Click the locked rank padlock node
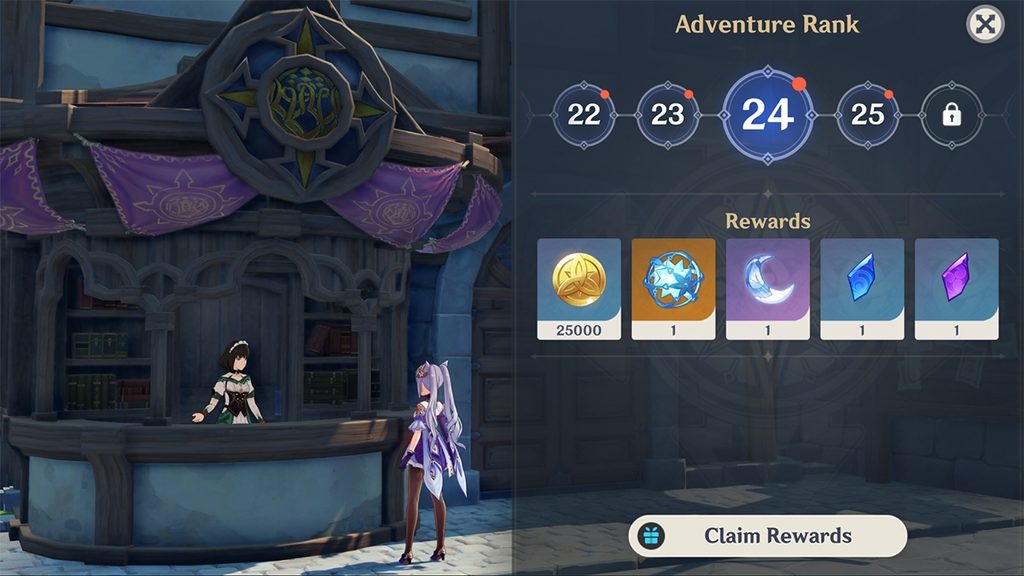This screenshot has width=1024, height=576. (950, 114)
